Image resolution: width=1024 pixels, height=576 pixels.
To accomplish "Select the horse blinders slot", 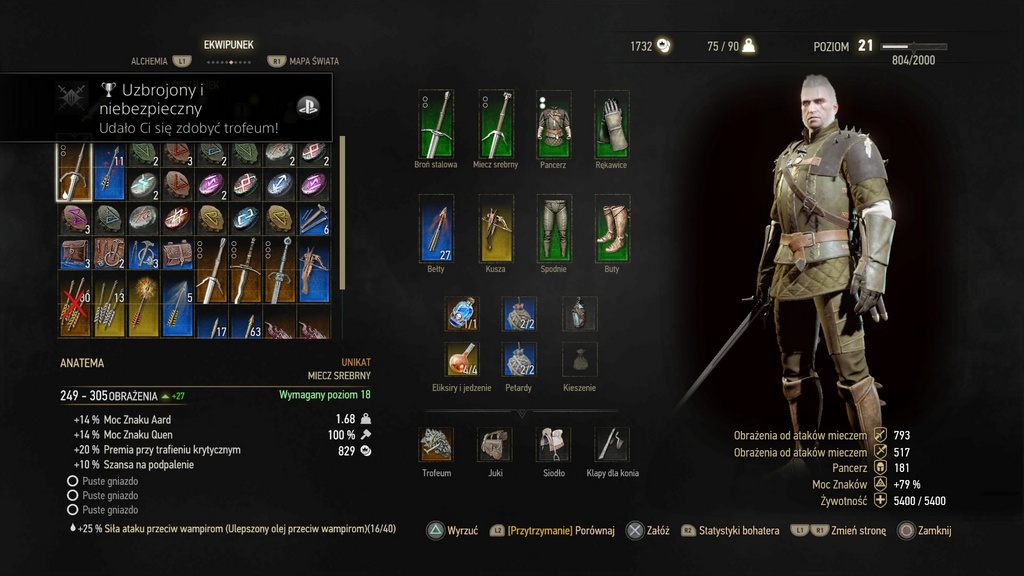I will pos(612,445).
